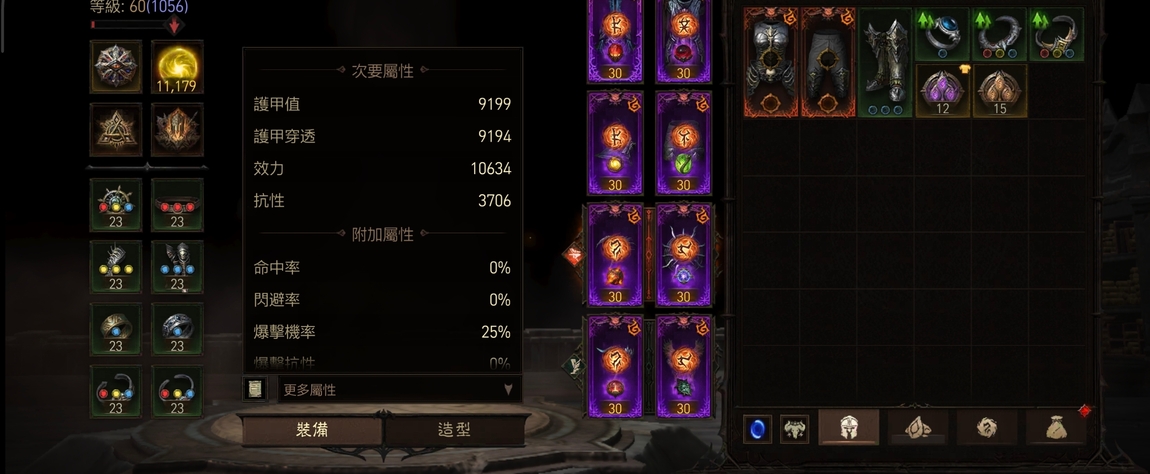Select the blue gem ring in the inventory

tap(942, 35)
